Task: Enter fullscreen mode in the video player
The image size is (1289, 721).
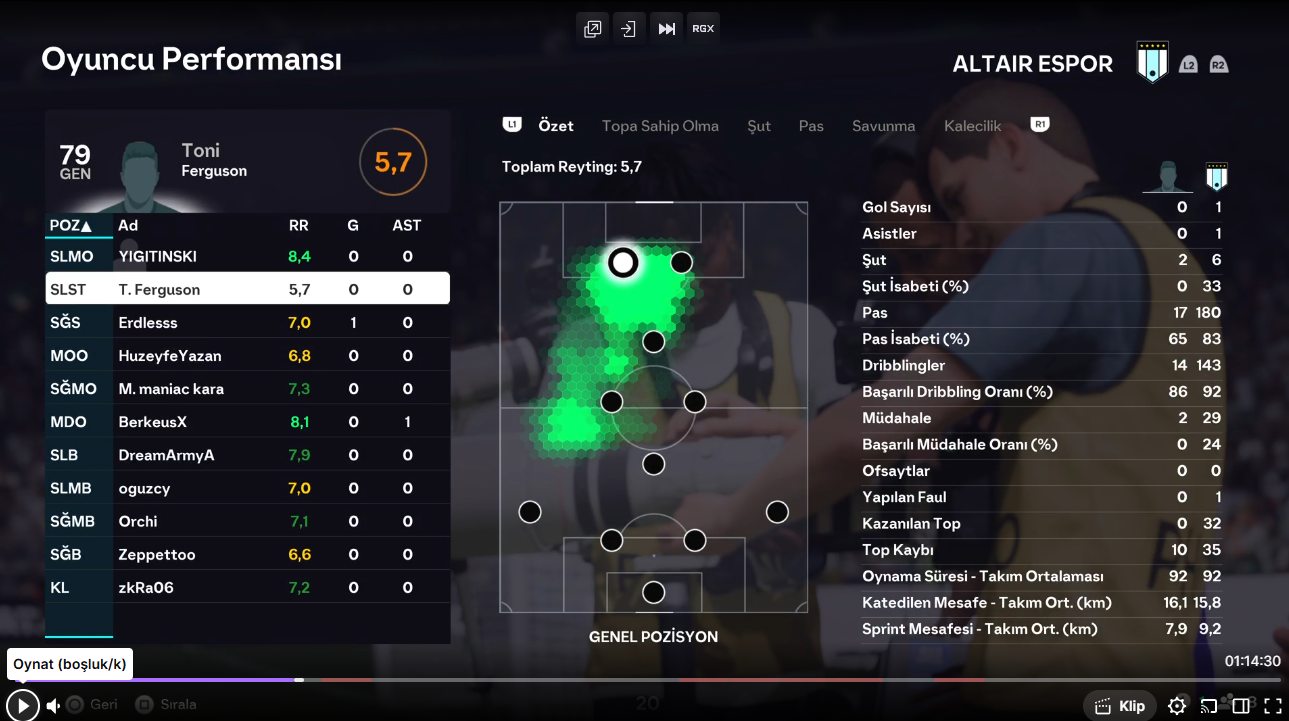Action: (1272, 706)
